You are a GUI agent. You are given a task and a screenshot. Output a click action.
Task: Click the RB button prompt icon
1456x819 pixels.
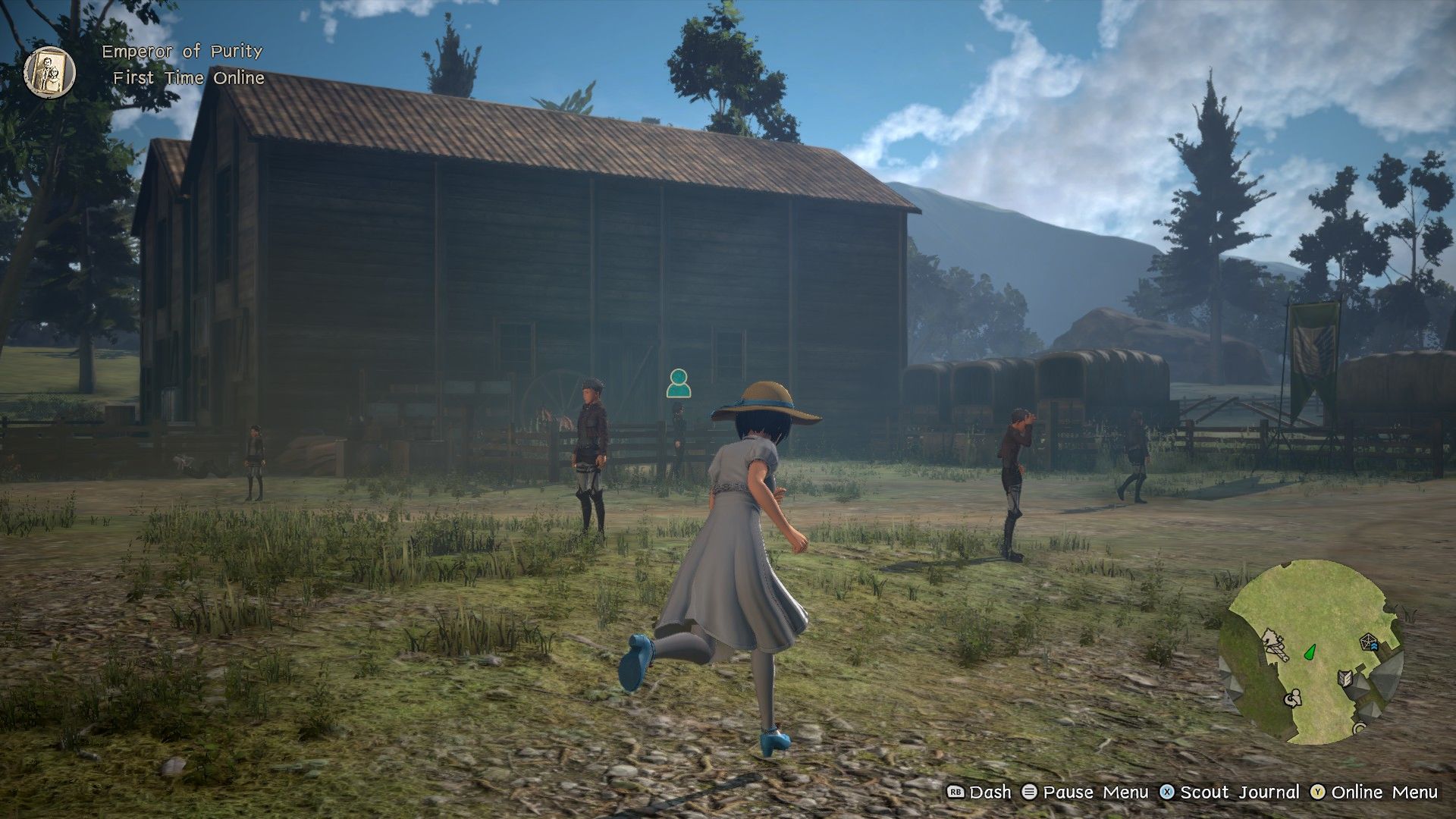point(955,792)
